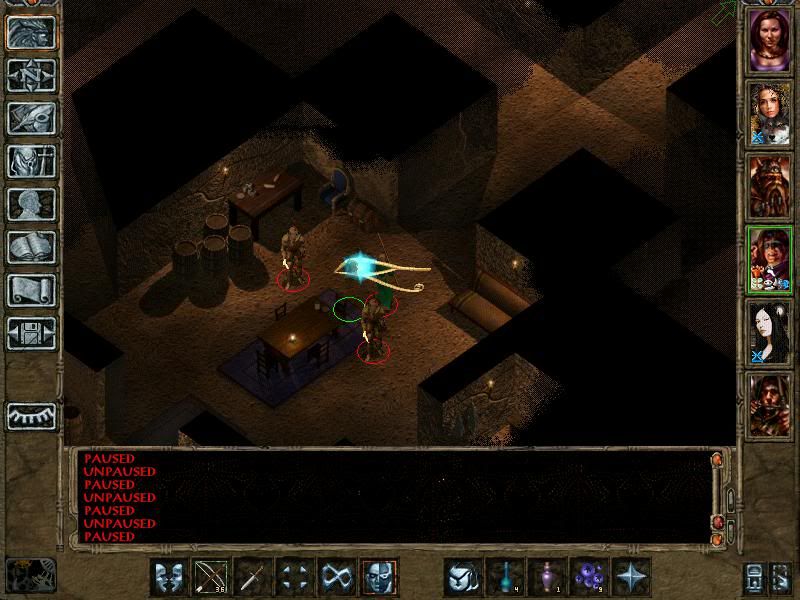Open the area map compass button
Viewport: 800px width, 600px height.
click(32, 75)
